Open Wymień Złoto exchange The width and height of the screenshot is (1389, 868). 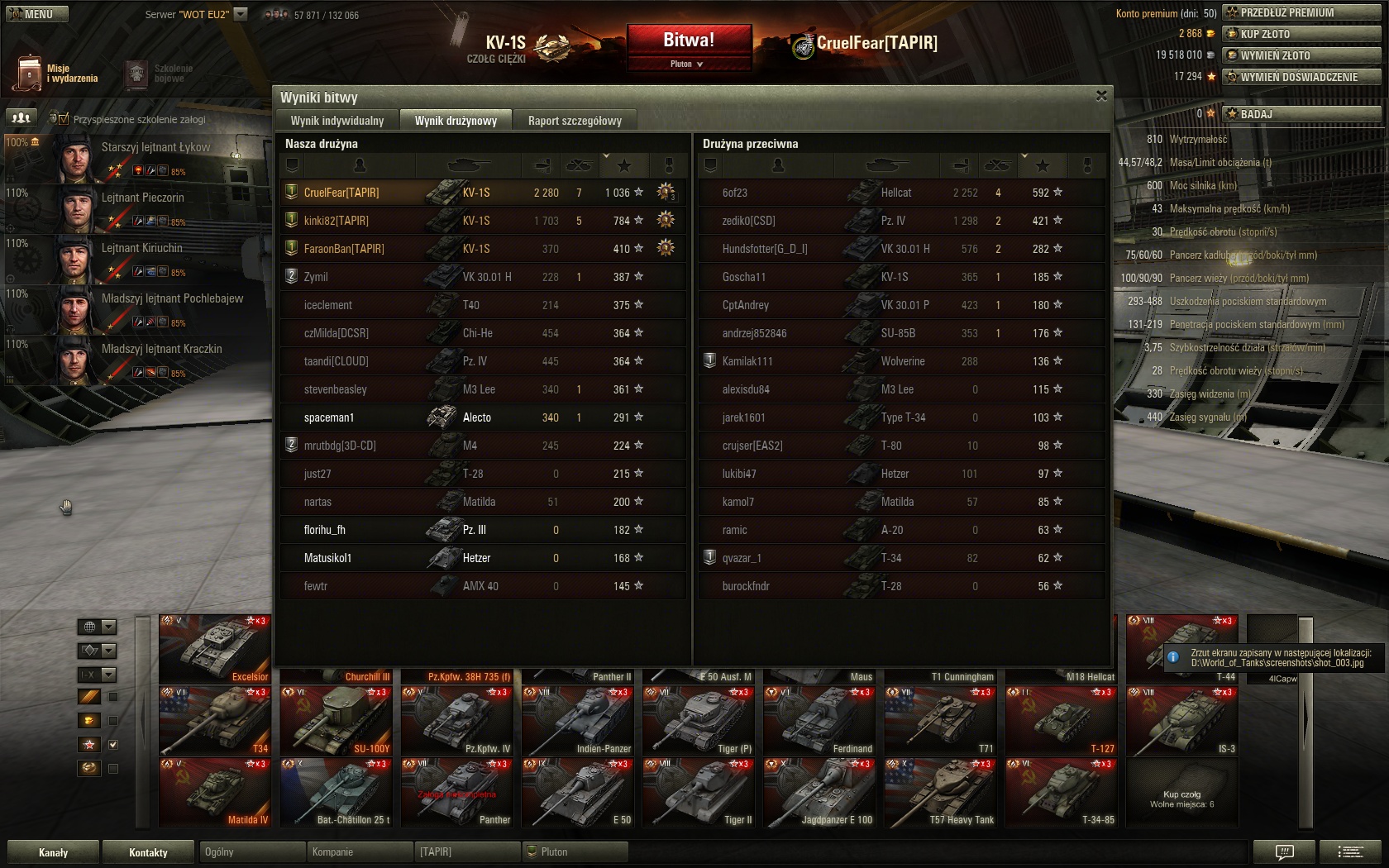pos(1301,55)
